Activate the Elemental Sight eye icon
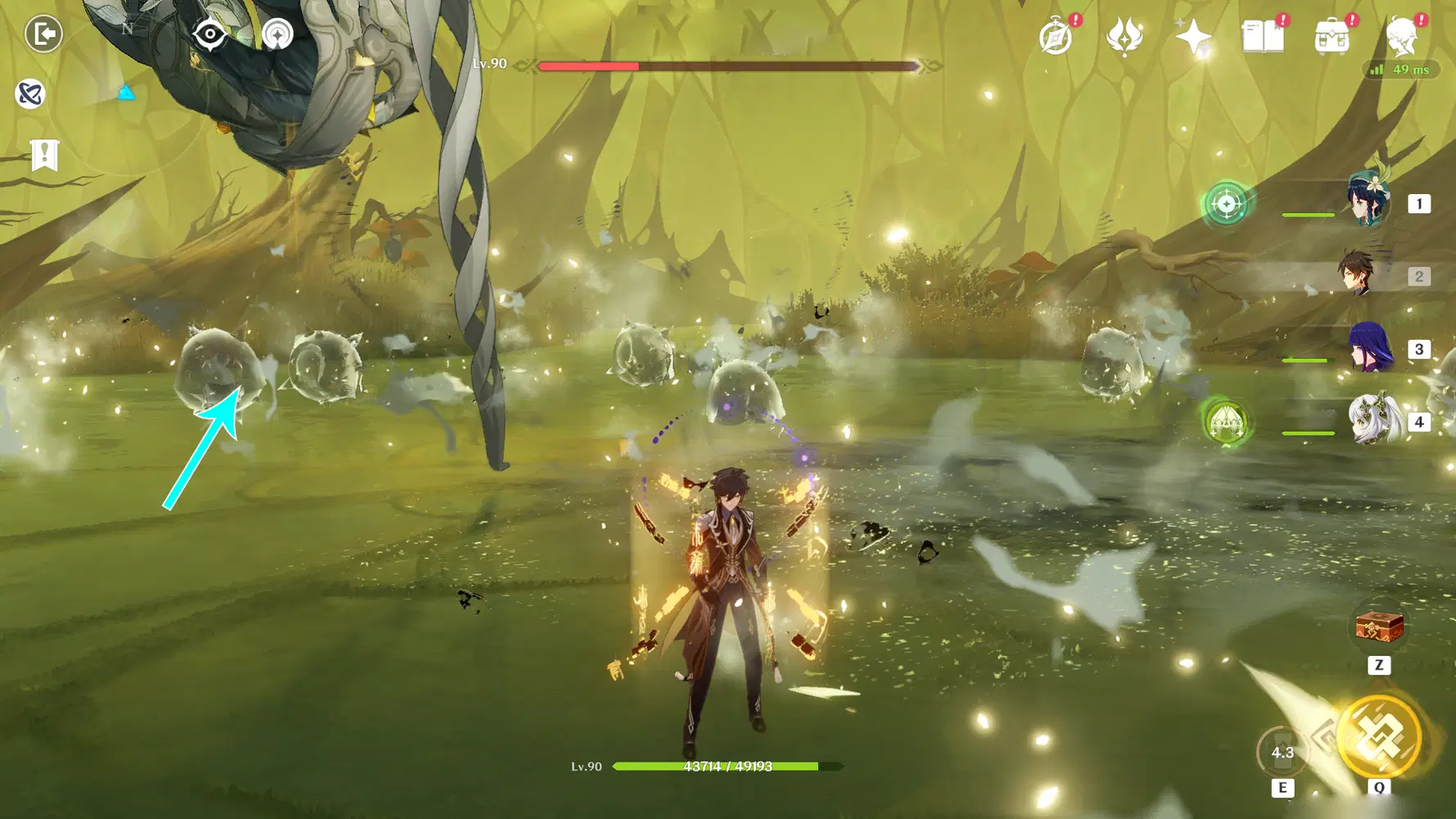Viewport: 1456px width, 819px height. [x=210, y=34]
